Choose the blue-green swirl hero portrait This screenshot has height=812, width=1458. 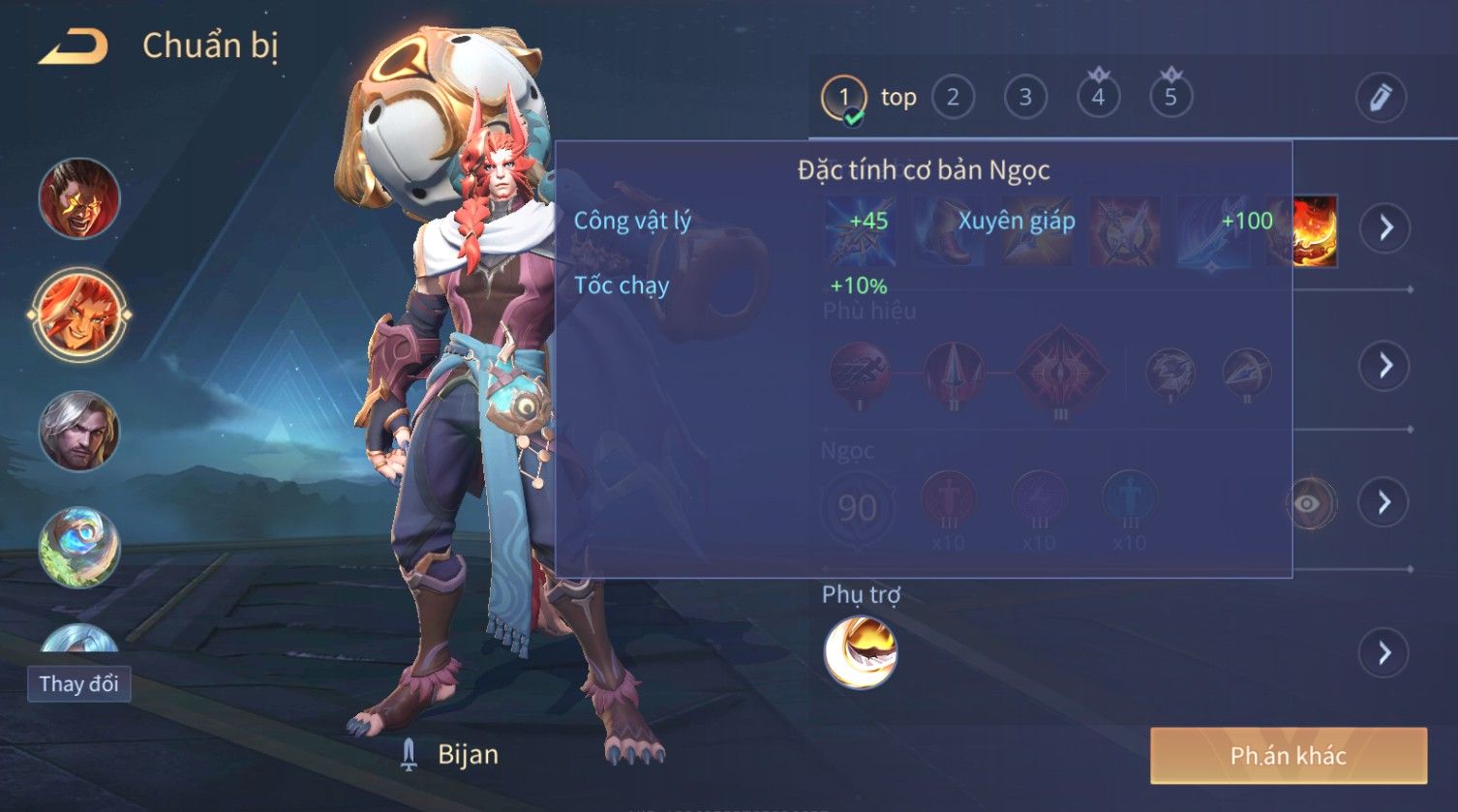[79, 547]
